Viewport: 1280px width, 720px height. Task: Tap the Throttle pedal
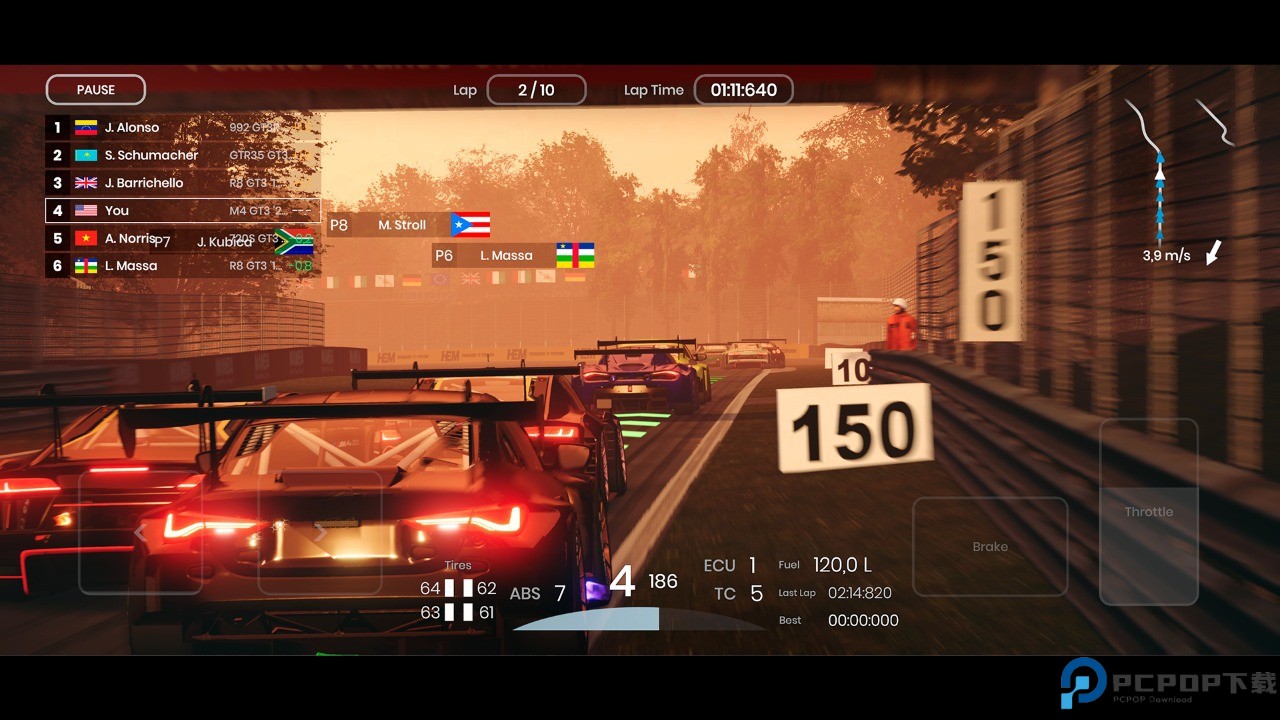pos(1148,512)
